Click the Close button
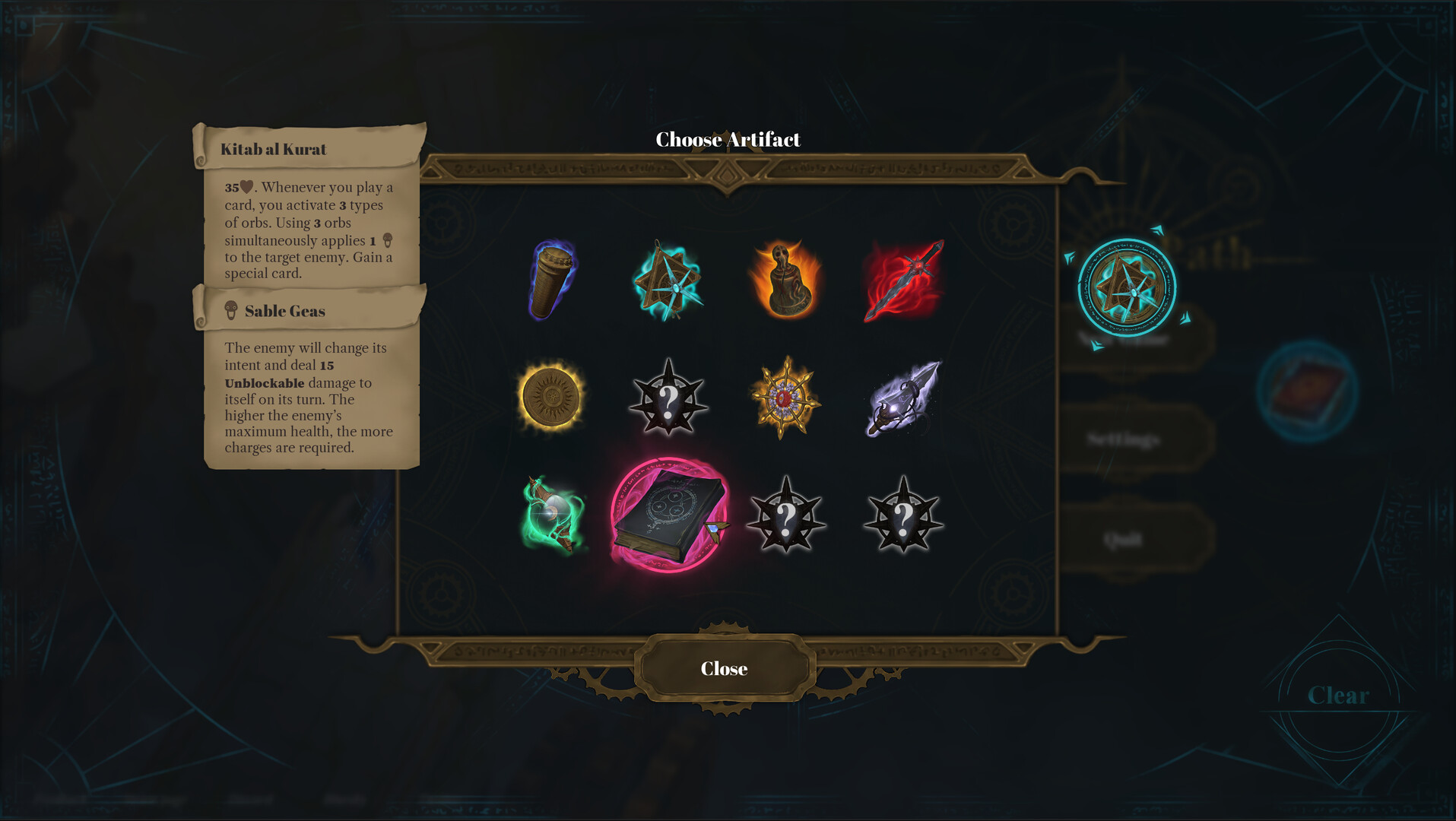Screen dimensions: 1456x821 (724, 668)
